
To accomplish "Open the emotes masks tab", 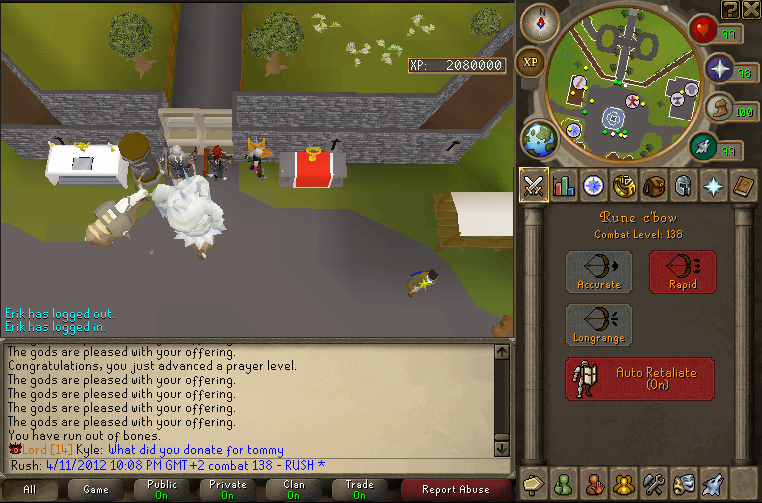I will [x=684, y=483].
